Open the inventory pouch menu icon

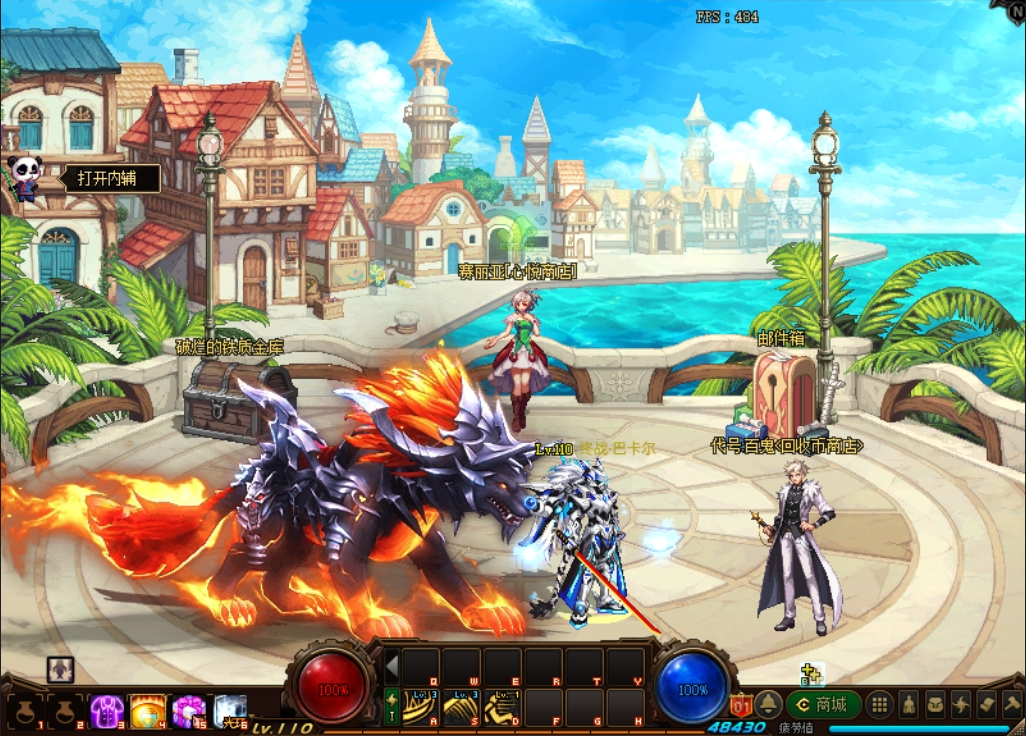pos(934,704)
